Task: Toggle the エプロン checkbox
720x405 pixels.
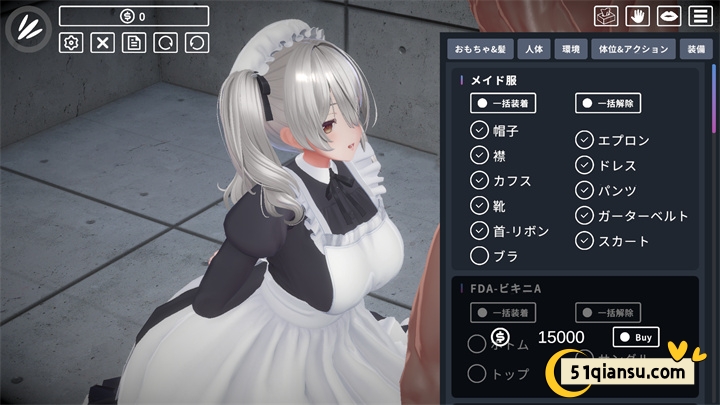Action: pos(585,140)
